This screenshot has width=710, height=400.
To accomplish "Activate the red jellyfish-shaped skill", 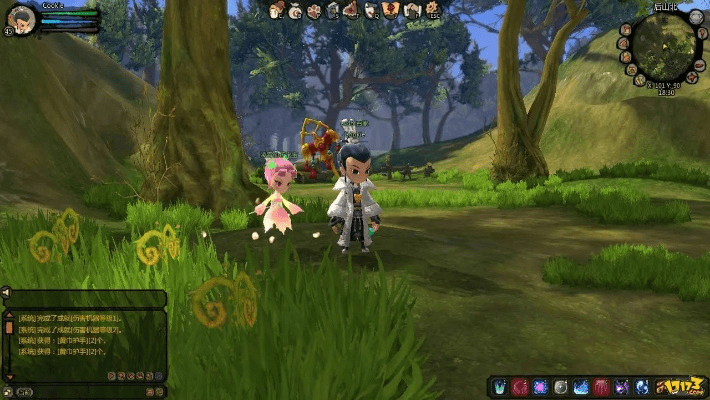I will click(601, 386).
